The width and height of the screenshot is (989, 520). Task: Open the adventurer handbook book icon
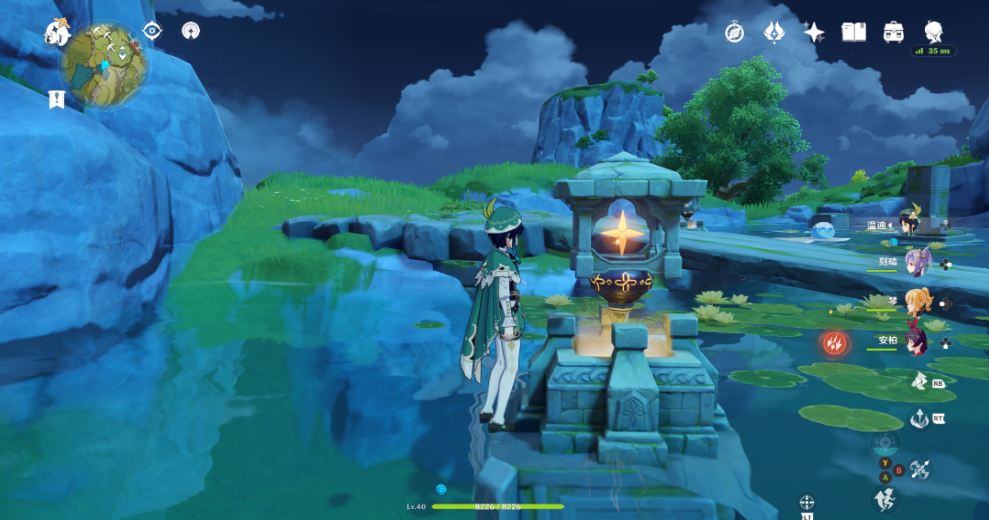853,32
